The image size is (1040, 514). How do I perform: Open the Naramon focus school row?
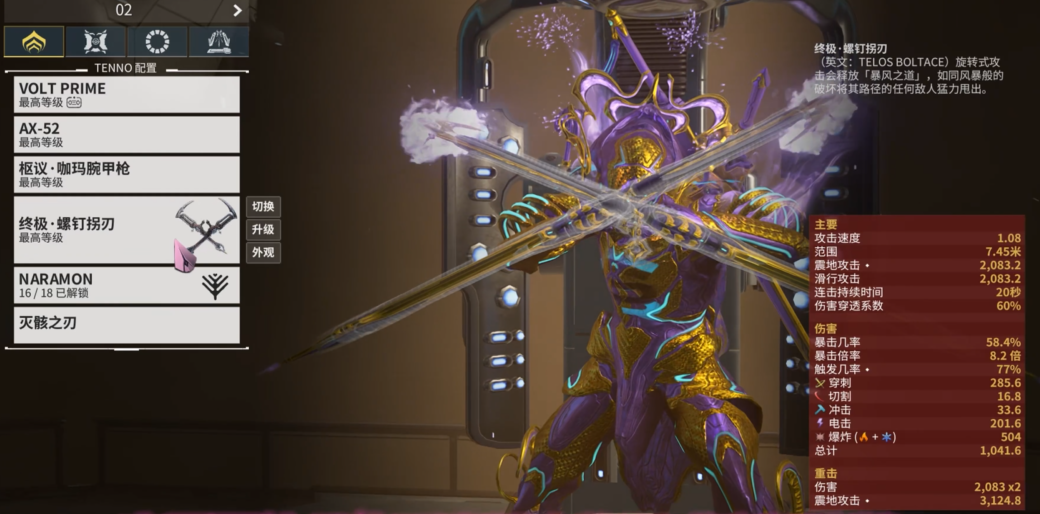(127, 285)
